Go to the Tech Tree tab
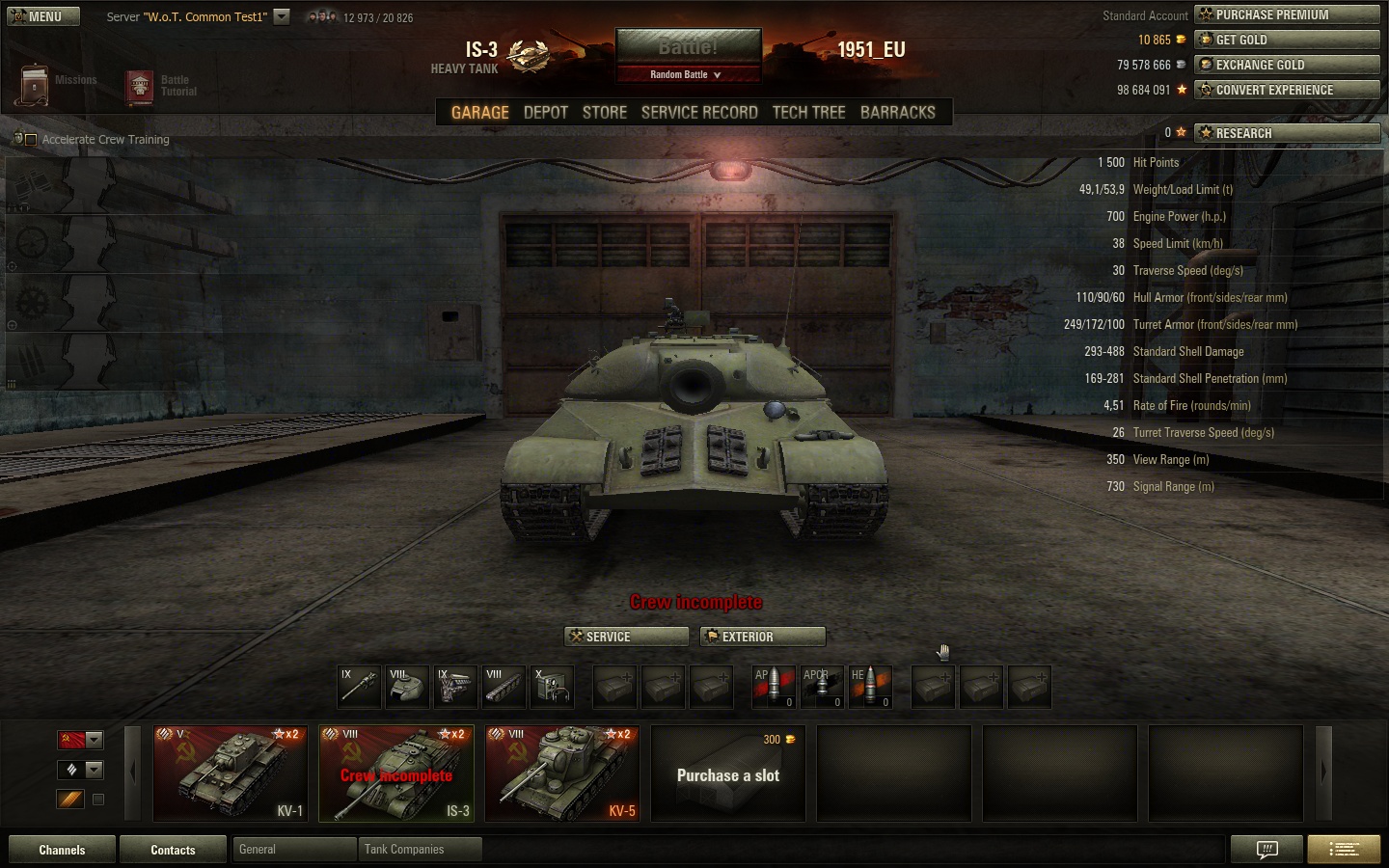The image size is (1389, 868). click(808, 112)
